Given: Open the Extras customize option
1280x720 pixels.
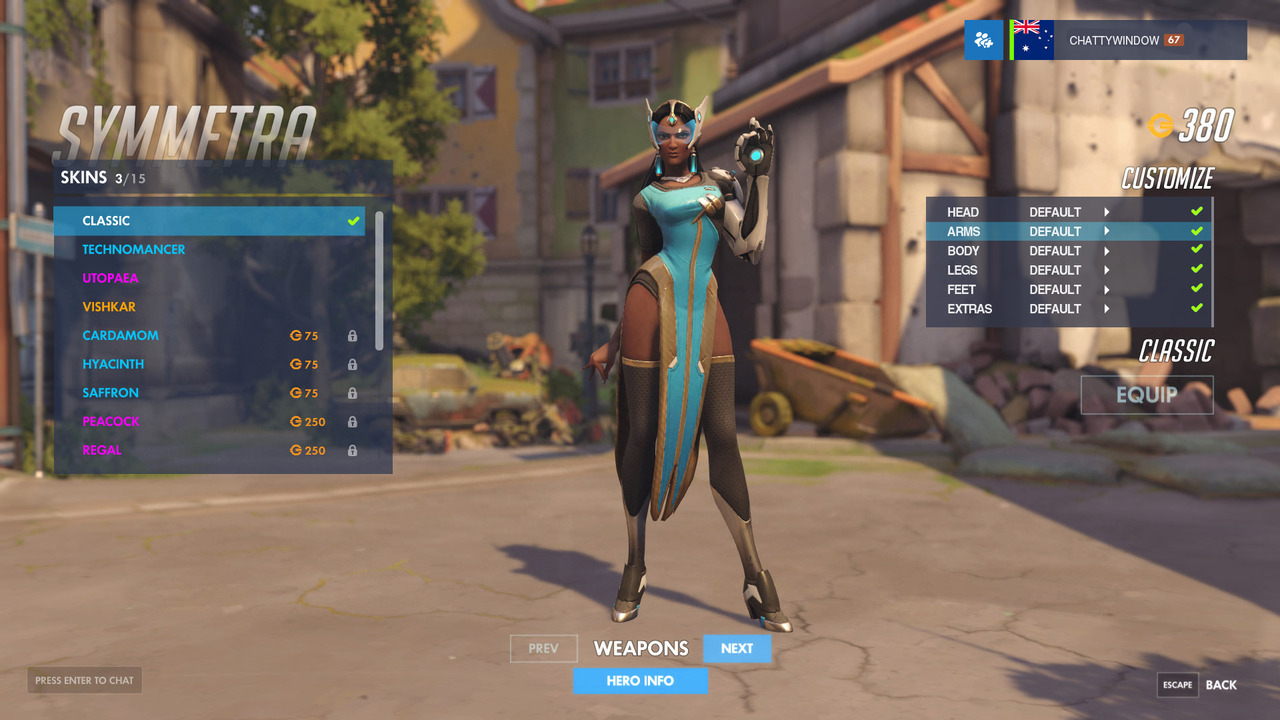Looking at the screenshot, I should (1067, 309).
